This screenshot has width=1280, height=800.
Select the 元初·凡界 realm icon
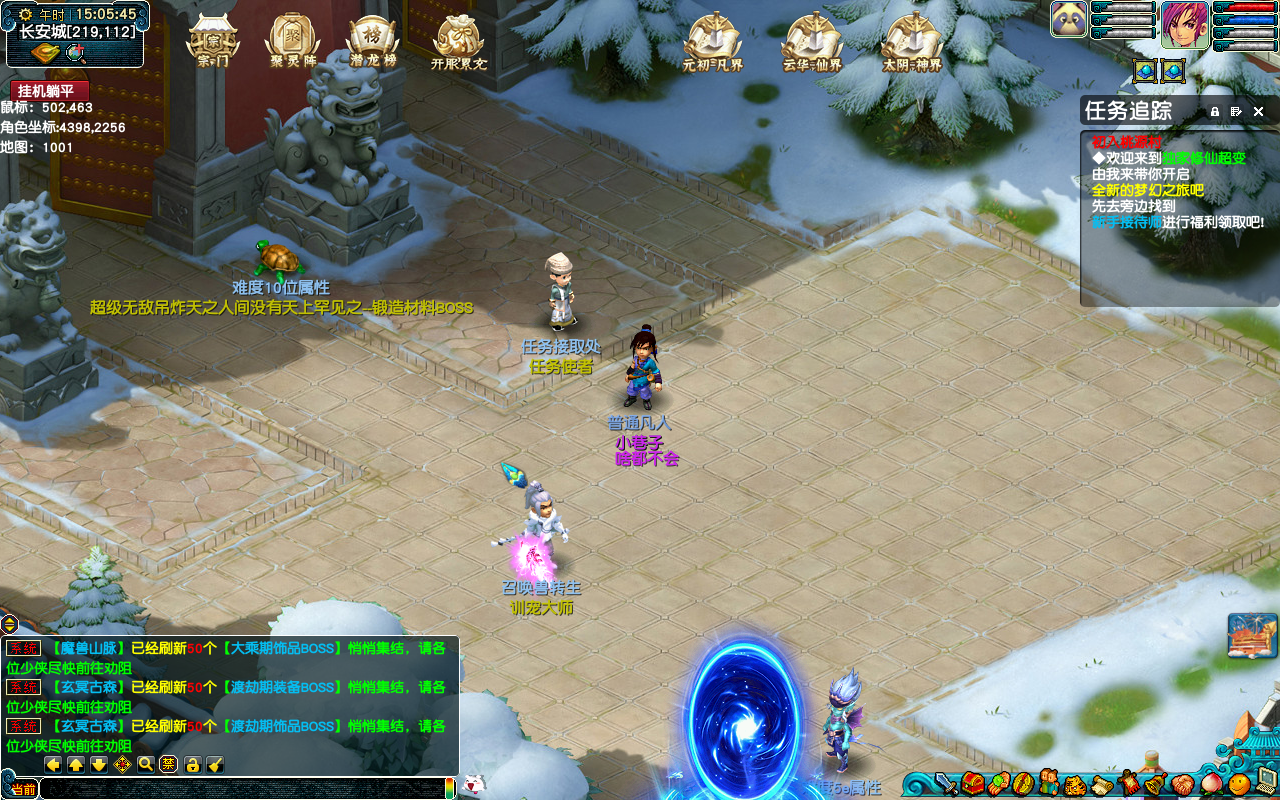[712, 41]
